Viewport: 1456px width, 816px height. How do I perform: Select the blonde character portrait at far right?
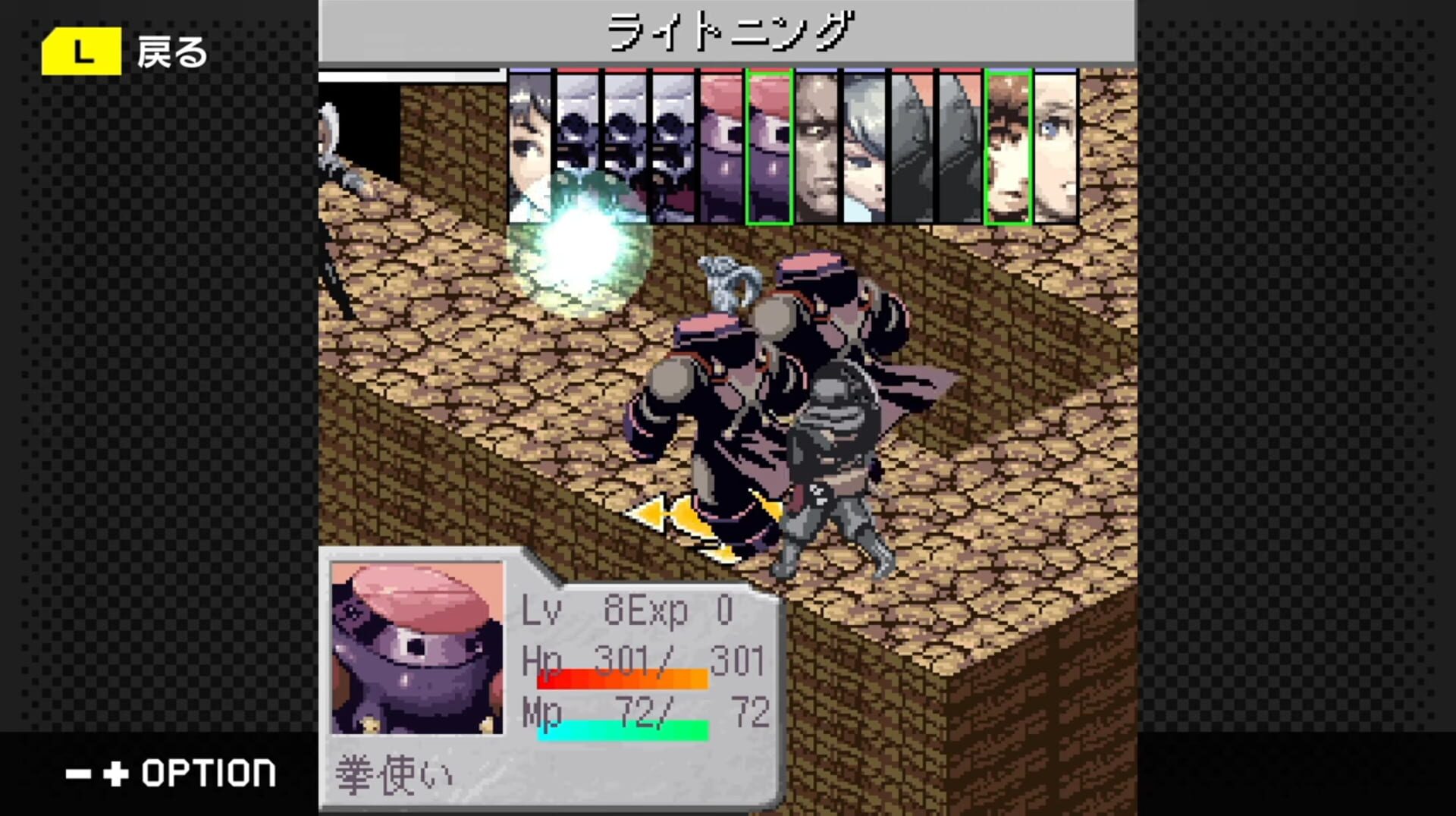[1056, 144]
